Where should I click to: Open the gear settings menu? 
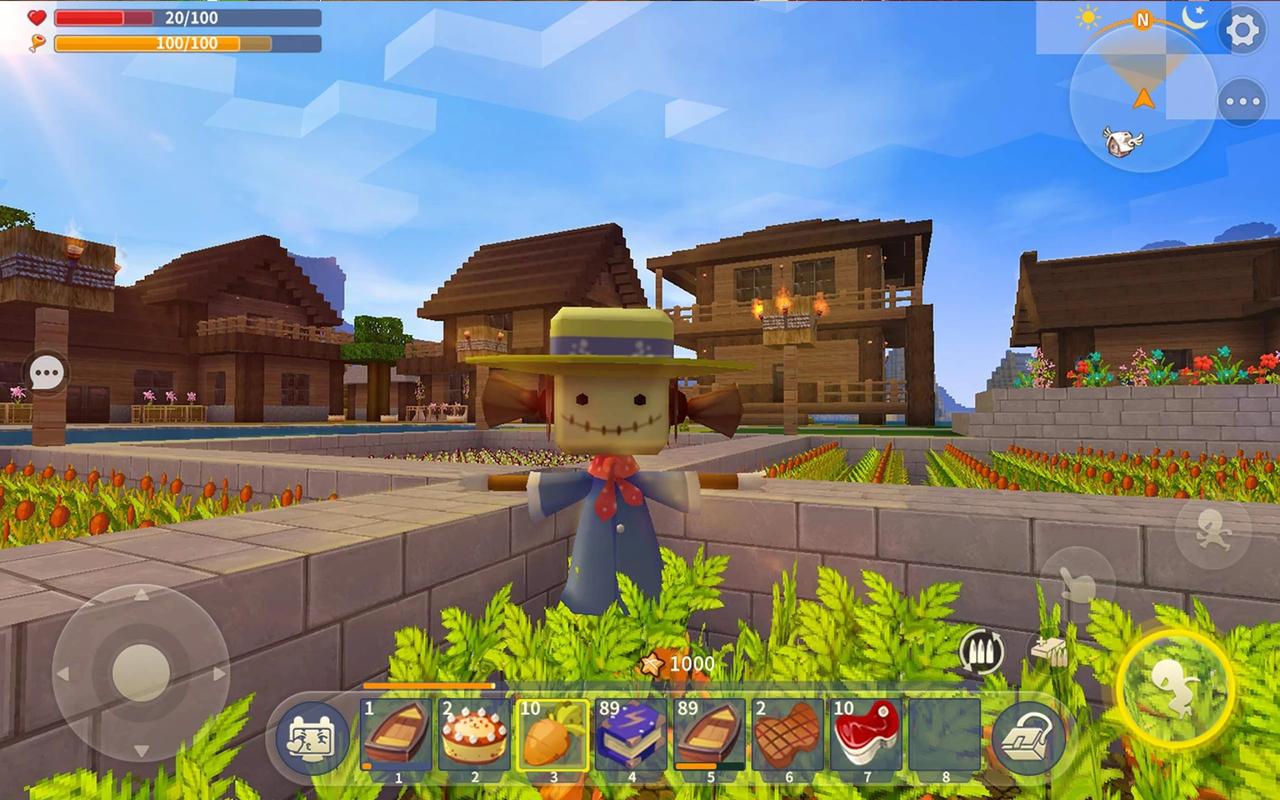click(1243, 30)
